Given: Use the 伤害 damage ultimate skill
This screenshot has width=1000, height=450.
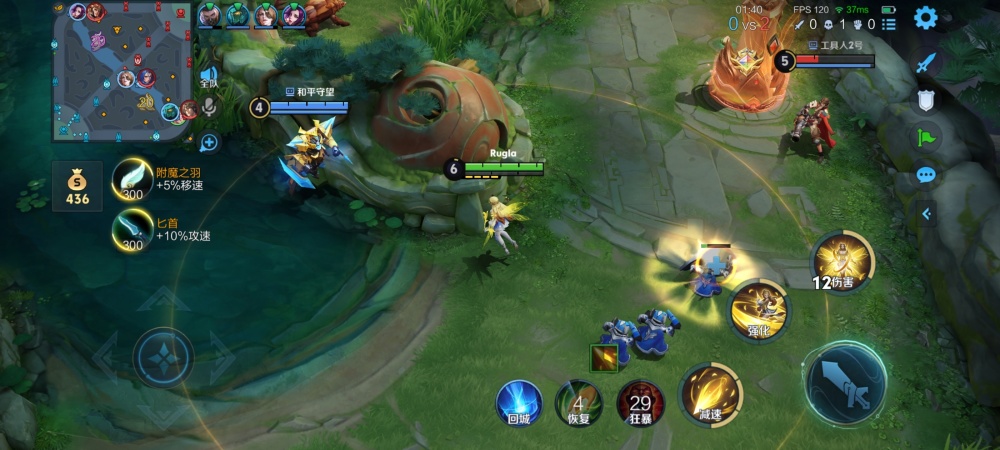Looking at the screenshot, I should point(842,261).
